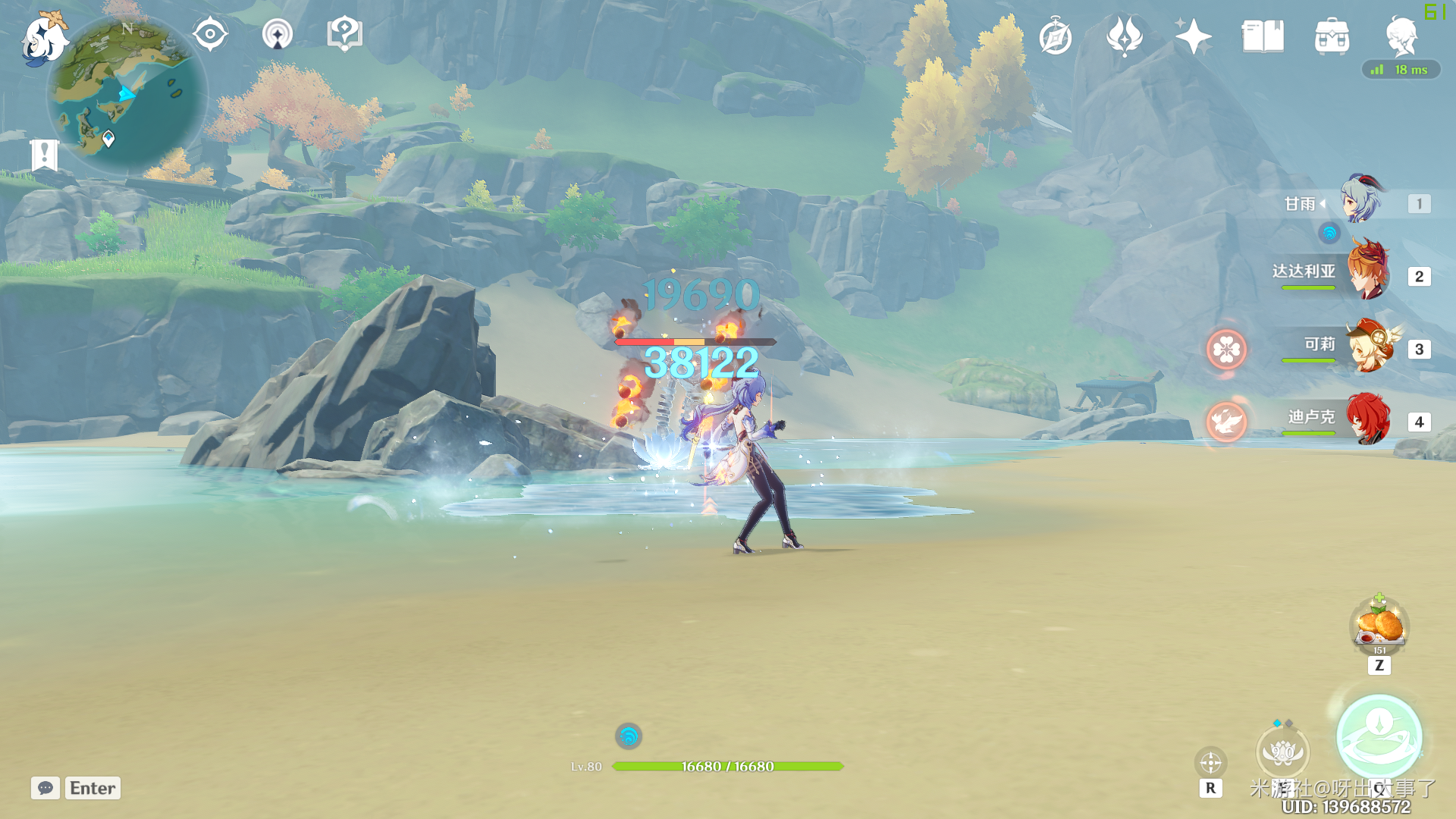Open the Paimon menu
This screenshot has width=1456, height=819.
point(44,38)
